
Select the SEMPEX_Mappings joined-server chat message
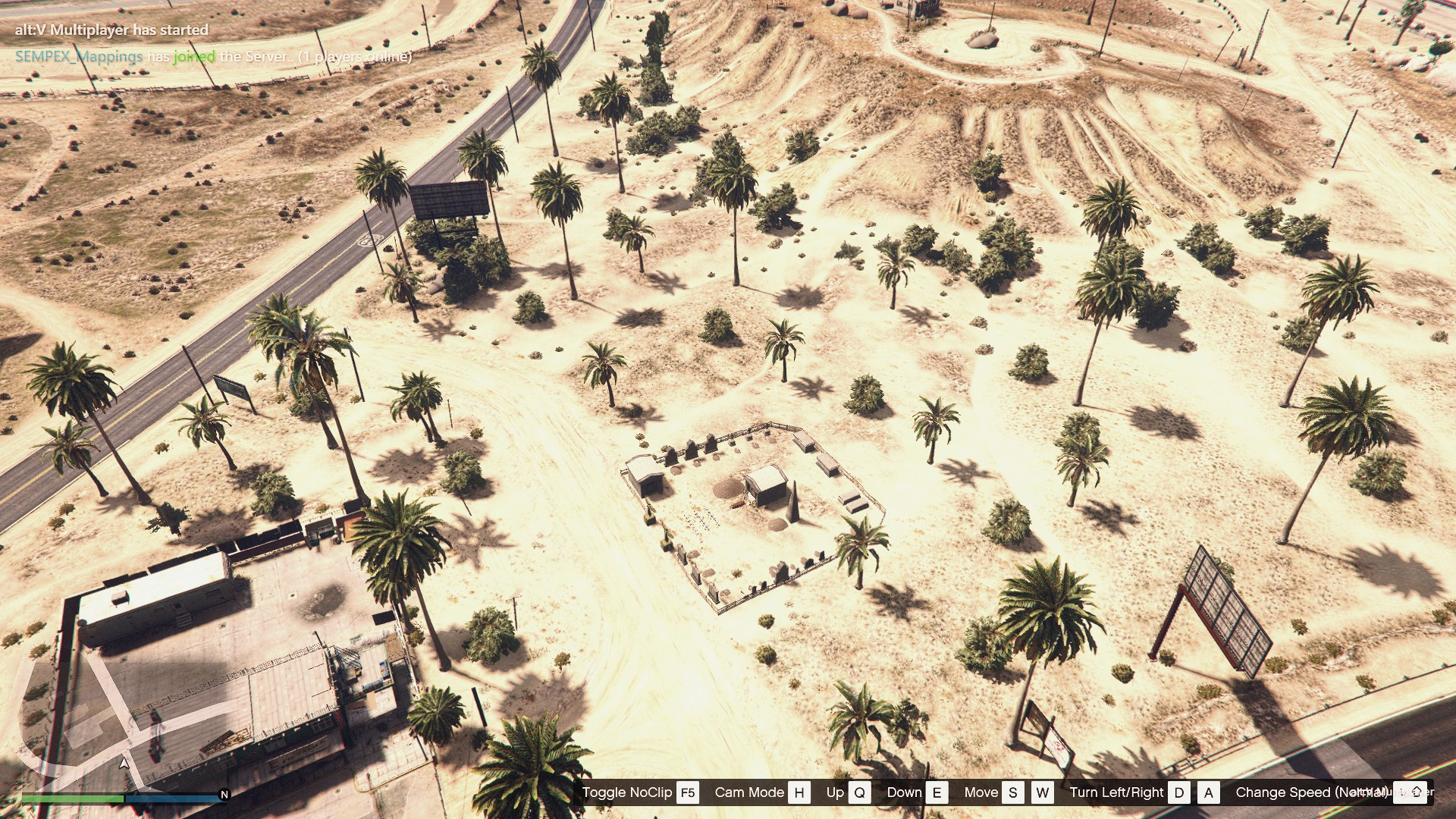(x=213, y=57)
